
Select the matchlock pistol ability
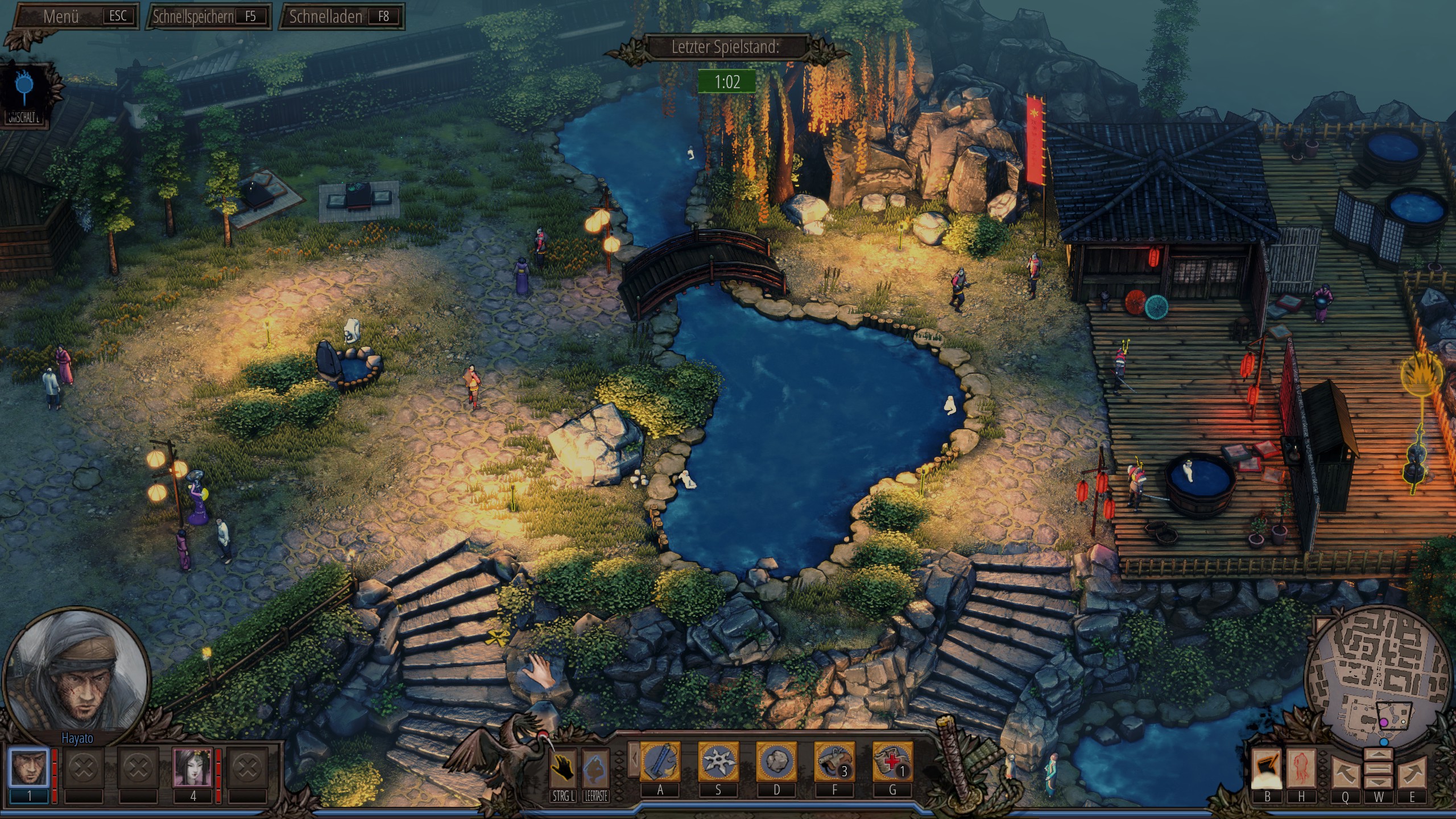pos(834,762)
